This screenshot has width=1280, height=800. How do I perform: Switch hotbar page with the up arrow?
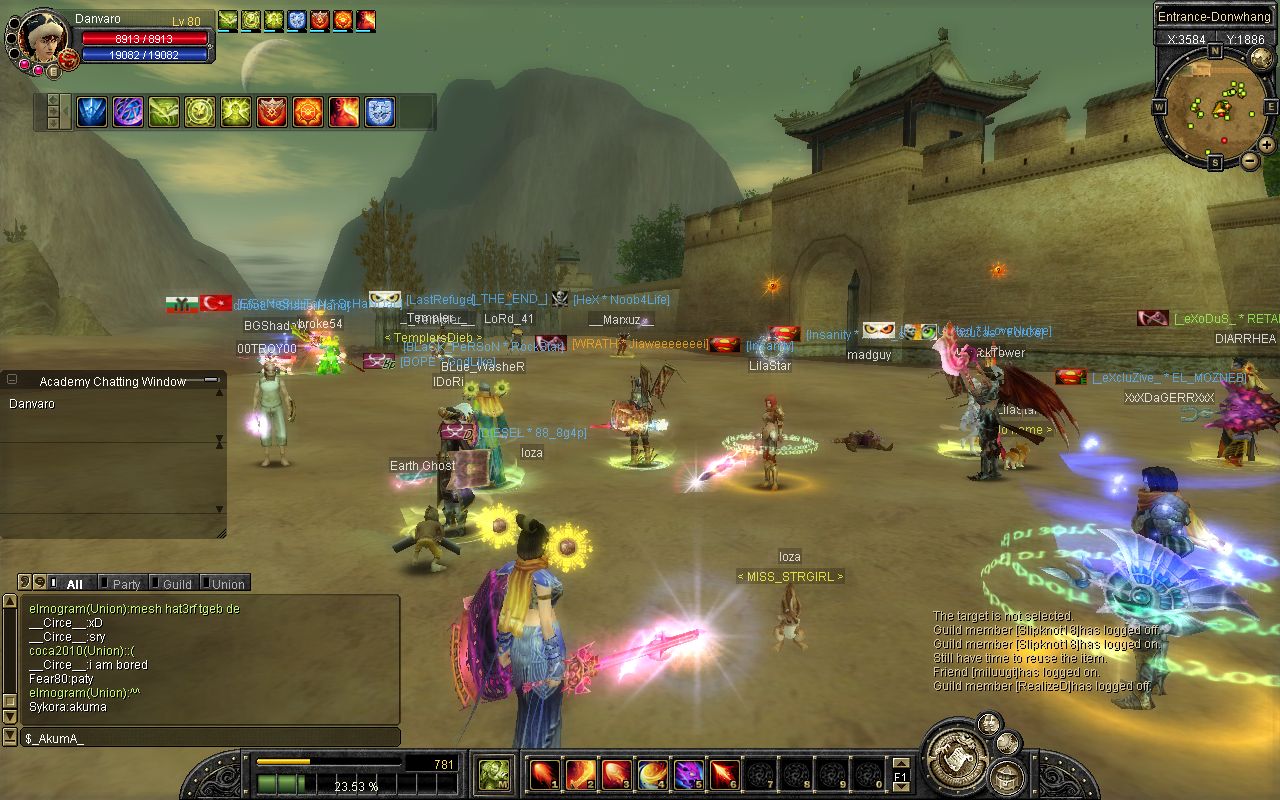click(900, 764)
